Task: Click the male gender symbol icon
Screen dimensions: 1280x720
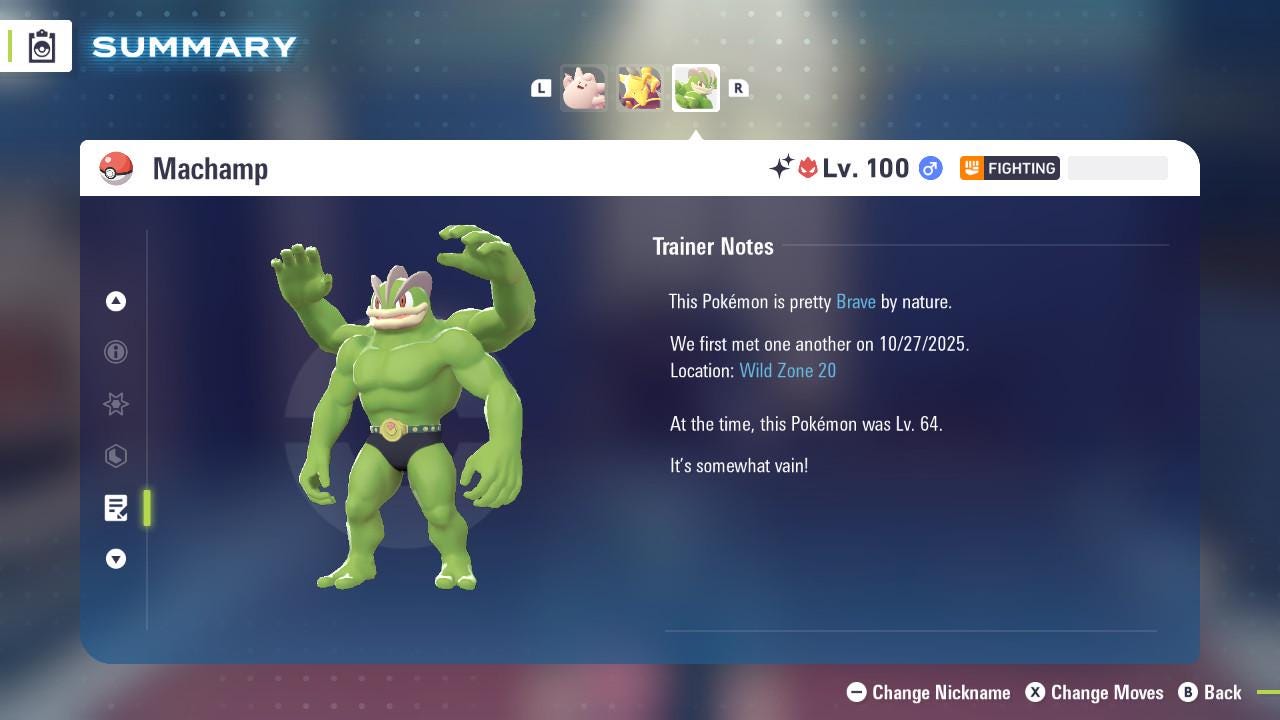Action: pyautogui.click(x=929, y=168)
